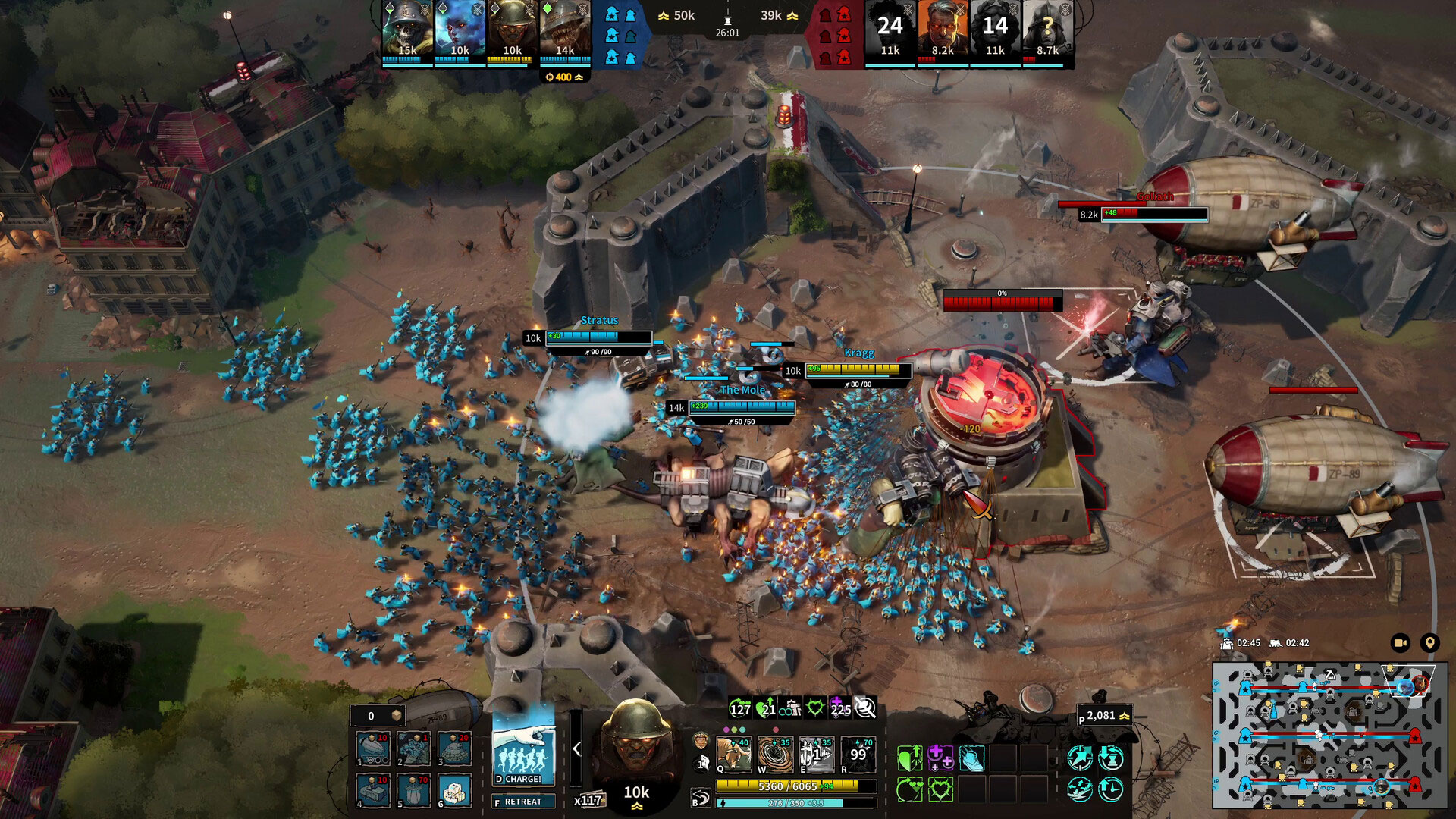Click the zeppelin card in slot 1
This screenshot has width=1456, height=819.
click(372, 749)
